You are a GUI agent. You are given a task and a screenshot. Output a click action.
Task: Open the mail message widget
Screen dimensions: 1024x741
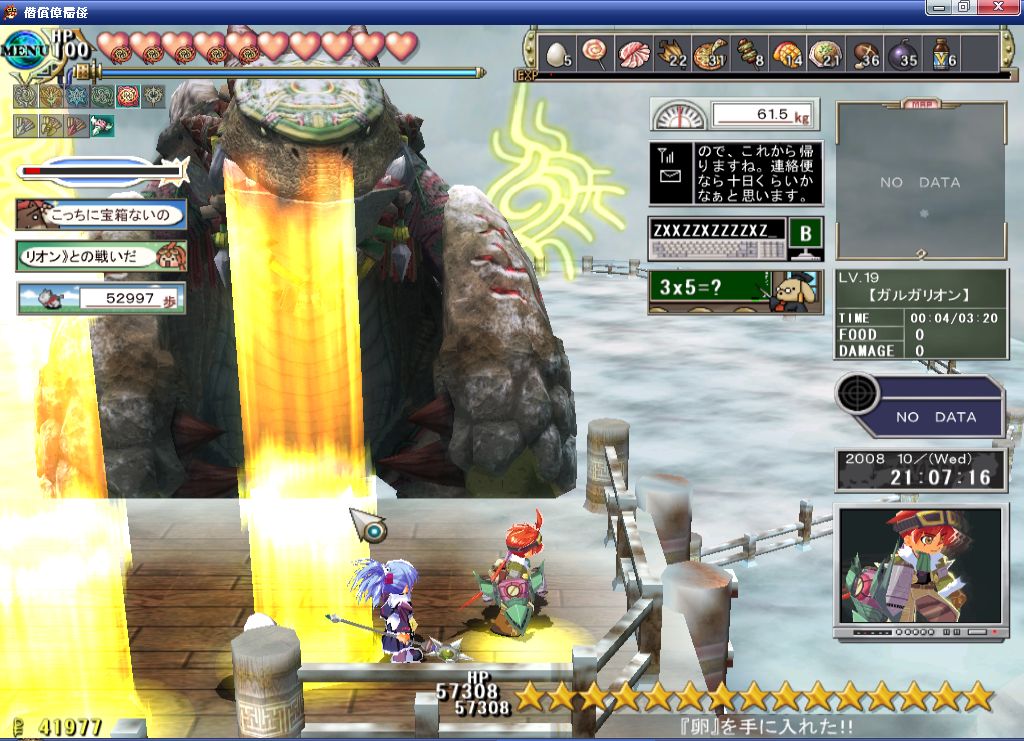point(734,173)
